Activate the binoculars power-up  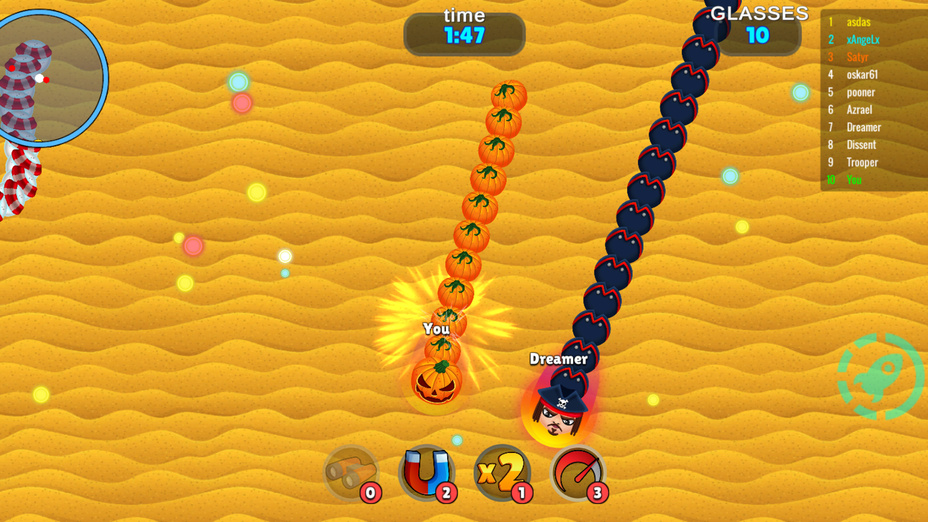(x=351, y=473)
